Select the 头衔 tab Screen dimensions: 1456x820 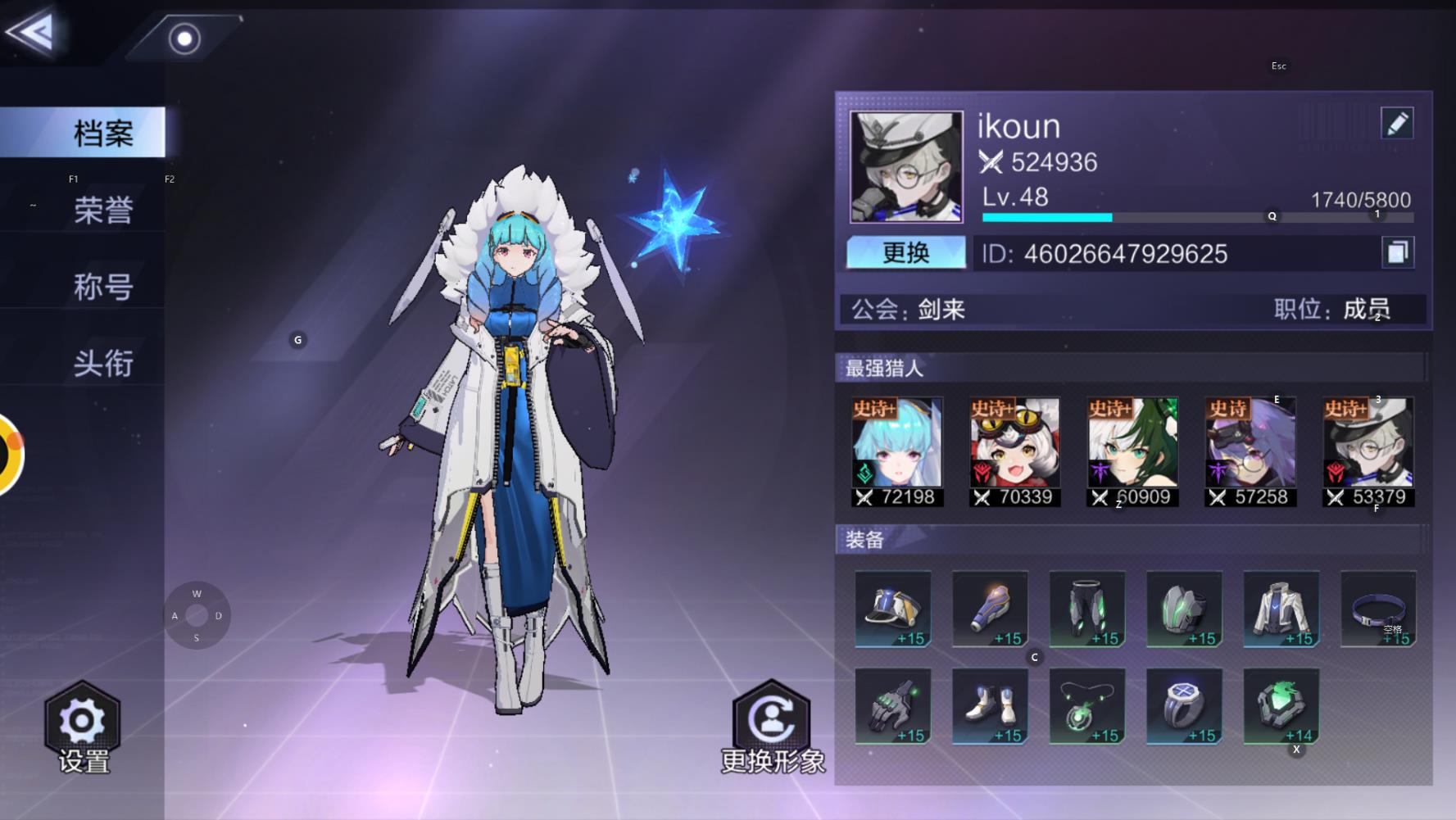(102, 363)
